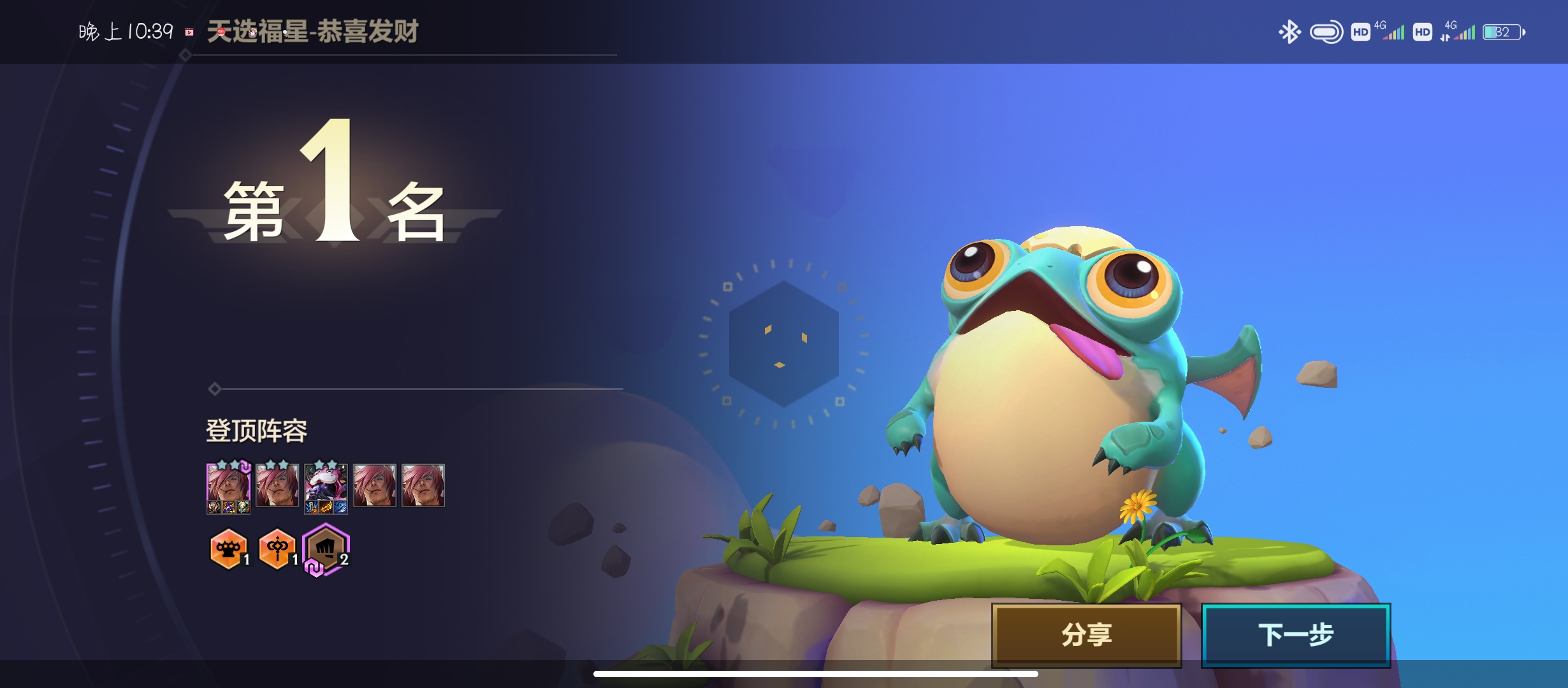Select the two-star Sett portrait without items
Image resolution: width=1568 pixels, height=688 pixels.
point(277,485)
